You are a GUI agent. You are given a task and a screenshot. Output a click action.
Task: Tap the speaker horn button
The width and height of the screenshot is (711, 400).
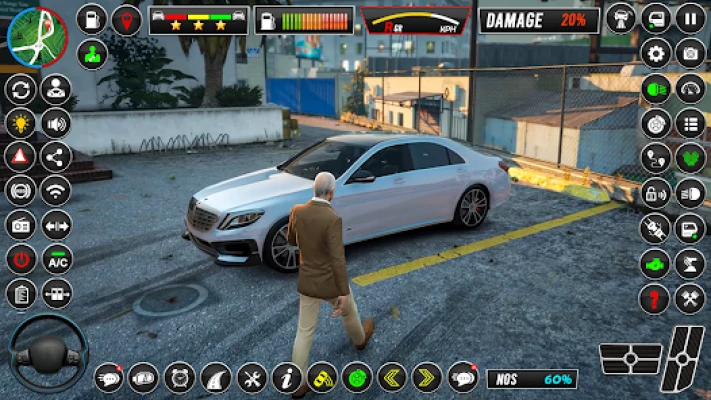coord(56,123)
